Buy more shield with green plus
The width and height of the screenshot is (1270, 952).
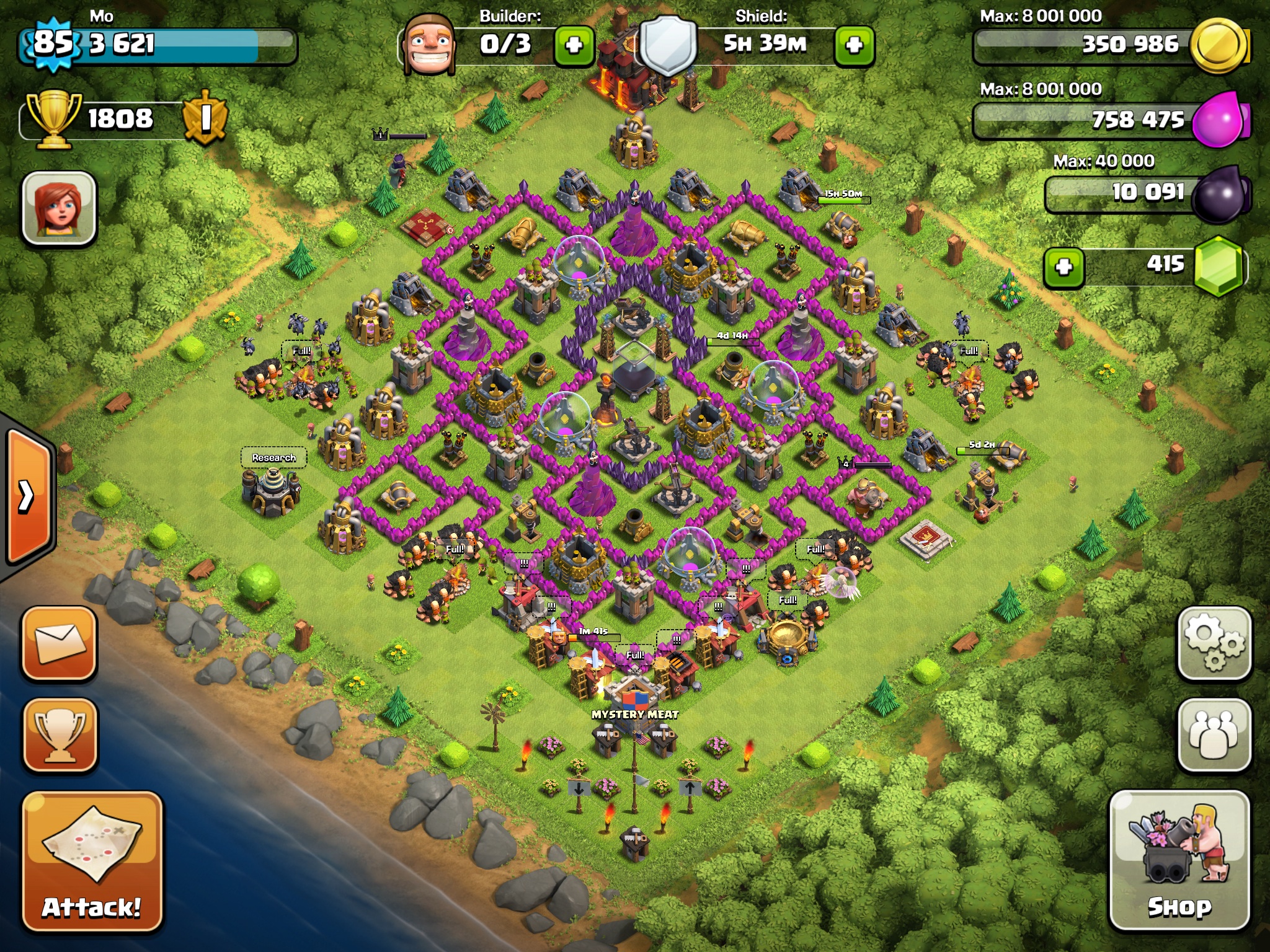(x=854, y=45)
